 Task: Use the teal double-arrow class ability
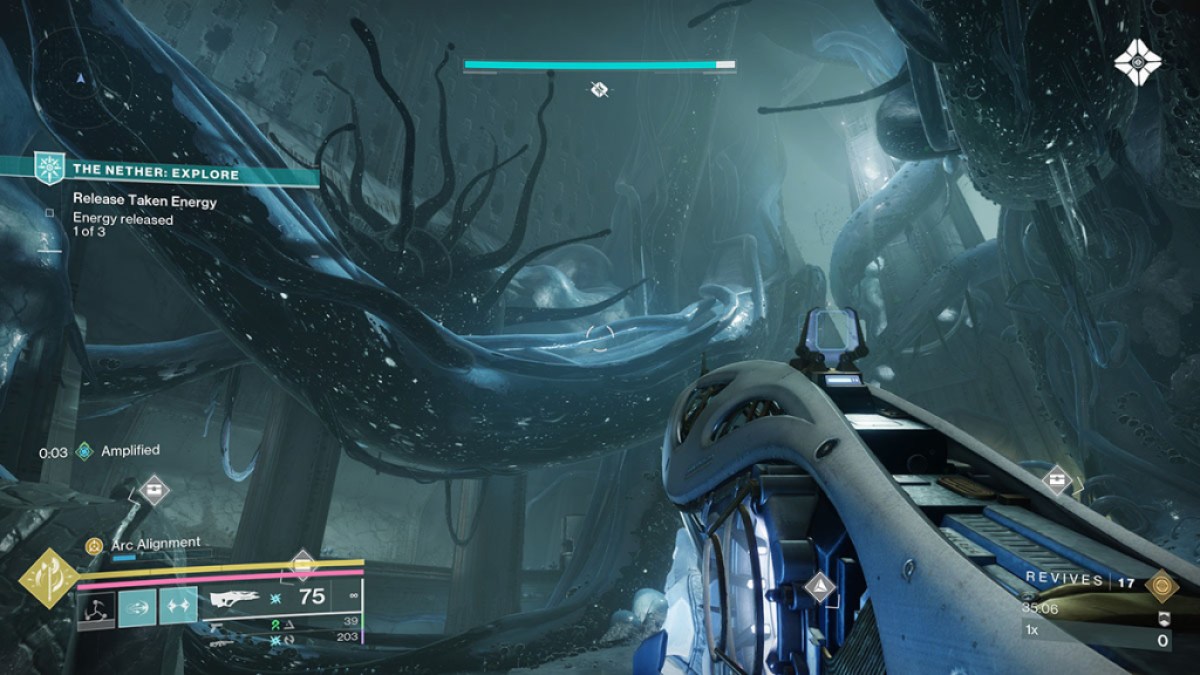178,607
